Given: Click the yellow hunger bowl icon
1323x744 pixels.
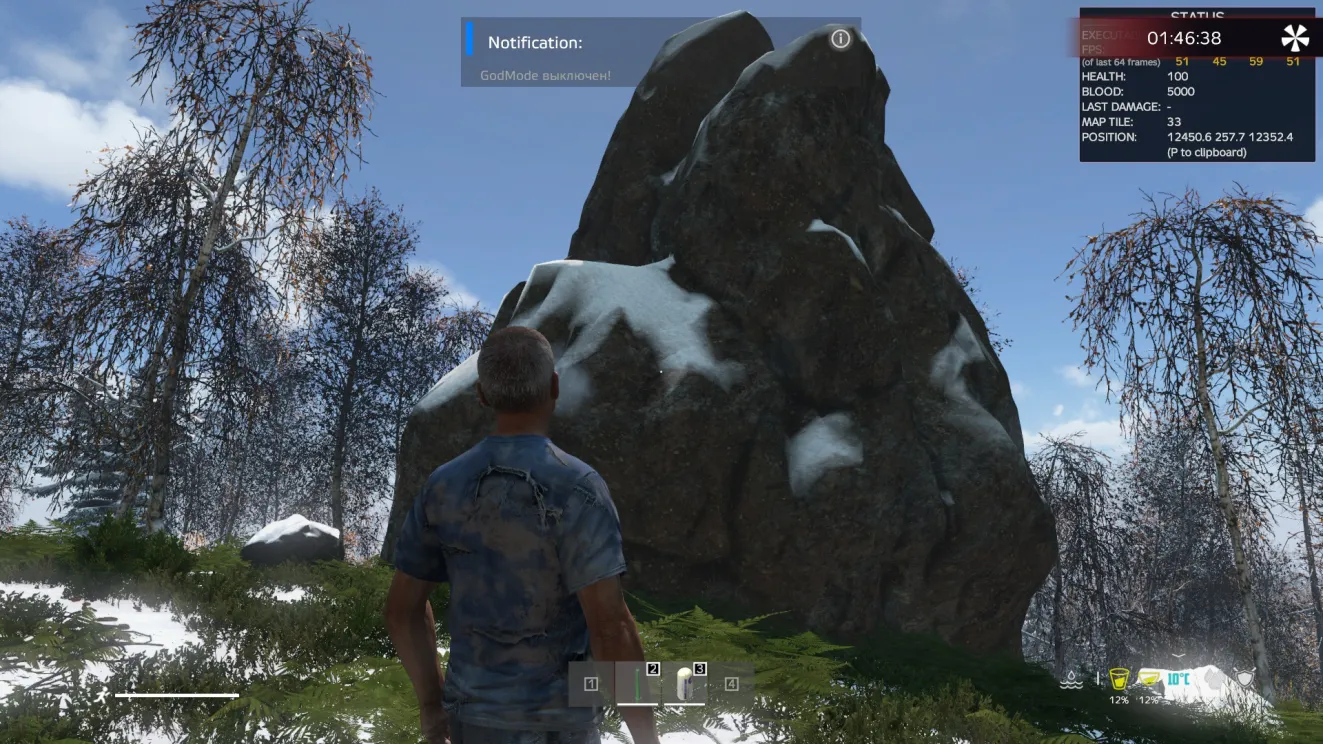Looking at the screenshot, I should [1149, 679].
